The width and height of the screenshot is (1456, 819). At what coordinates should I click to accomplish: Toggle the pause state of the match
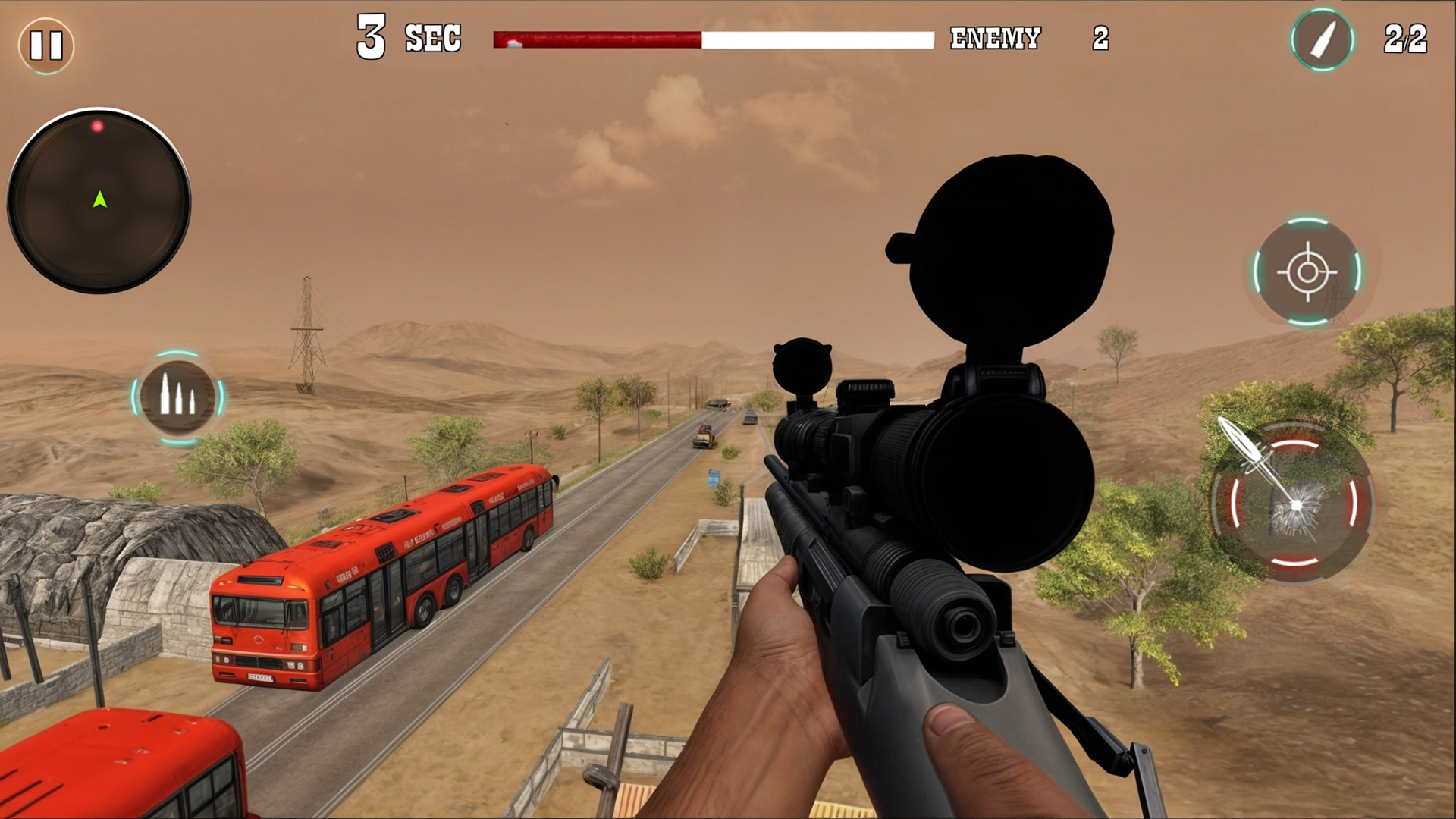[x=45, y=43]
